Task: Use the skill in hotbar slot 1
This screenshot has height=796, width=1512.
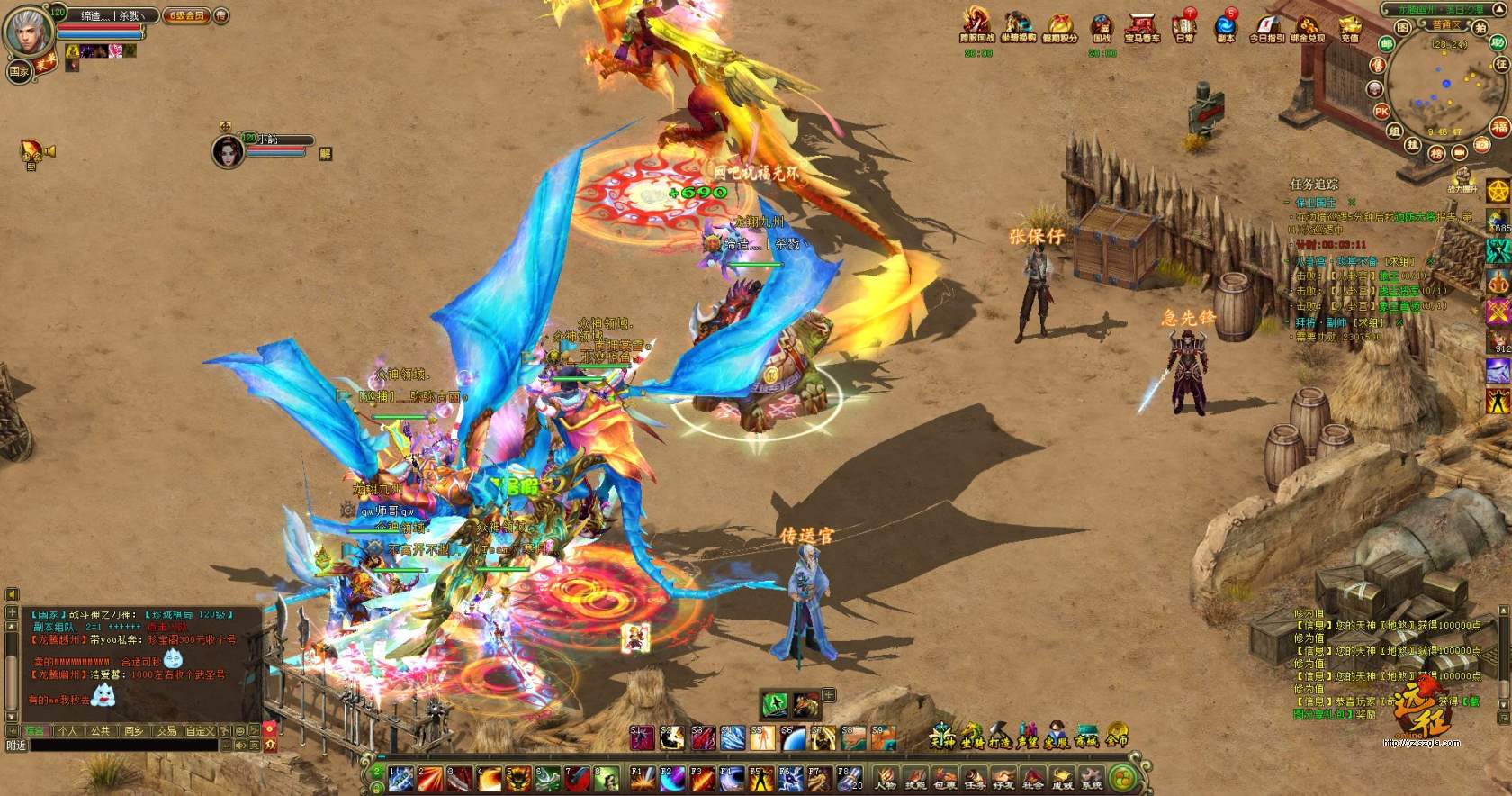Action: coord(401,778)
